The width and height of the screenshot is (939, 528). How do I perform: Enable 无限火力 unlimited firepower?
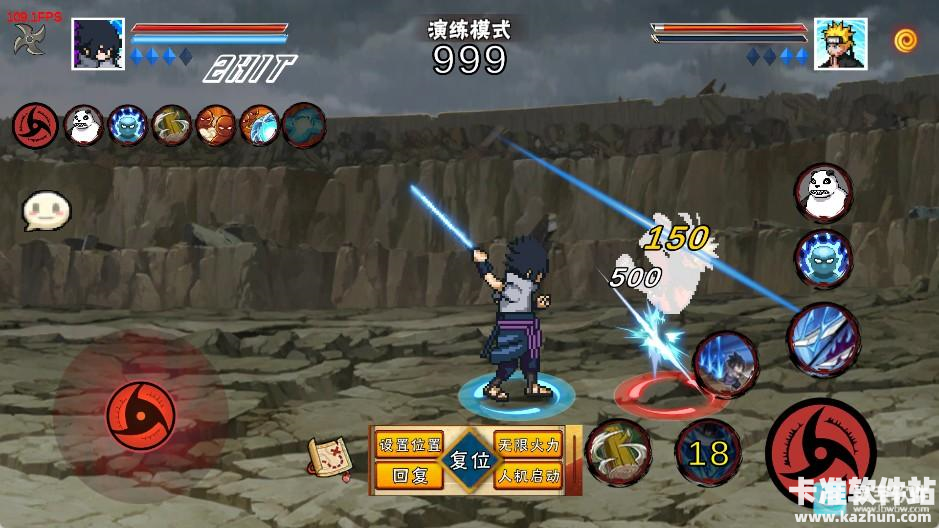point(529,445)
